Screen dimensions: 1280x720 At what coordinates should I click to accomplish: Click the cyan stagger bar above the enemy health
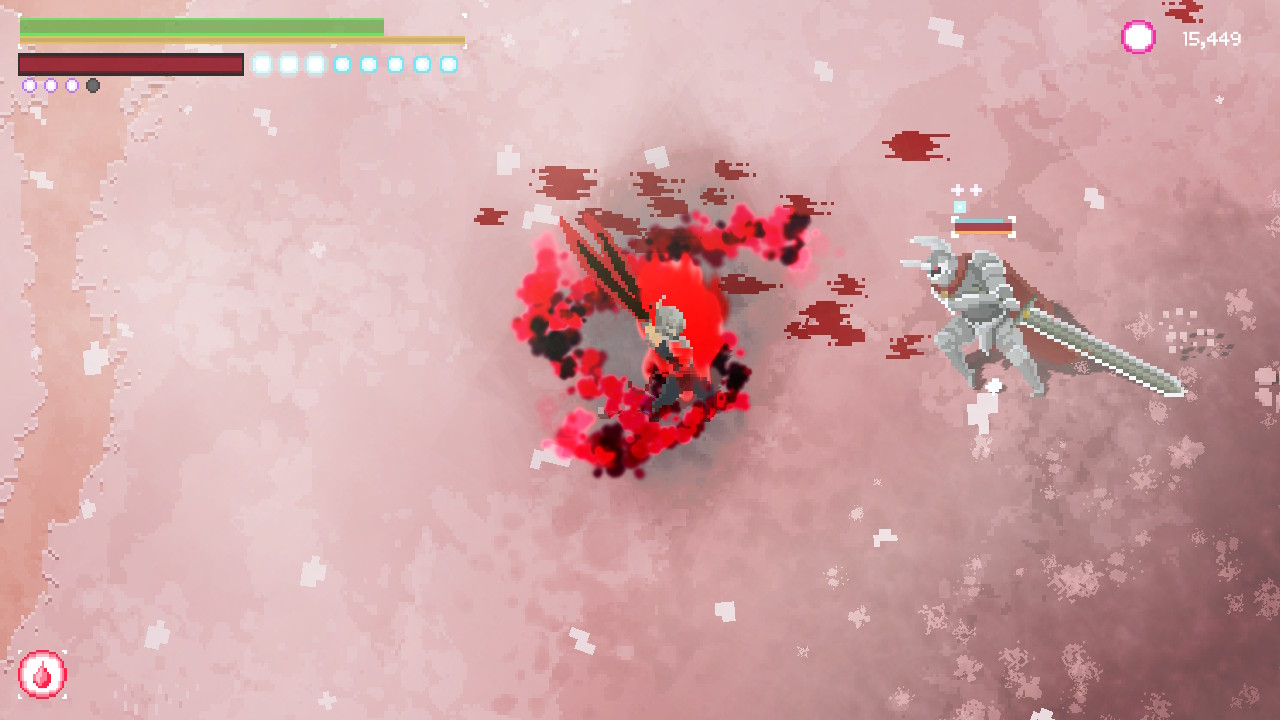point(980,220)
